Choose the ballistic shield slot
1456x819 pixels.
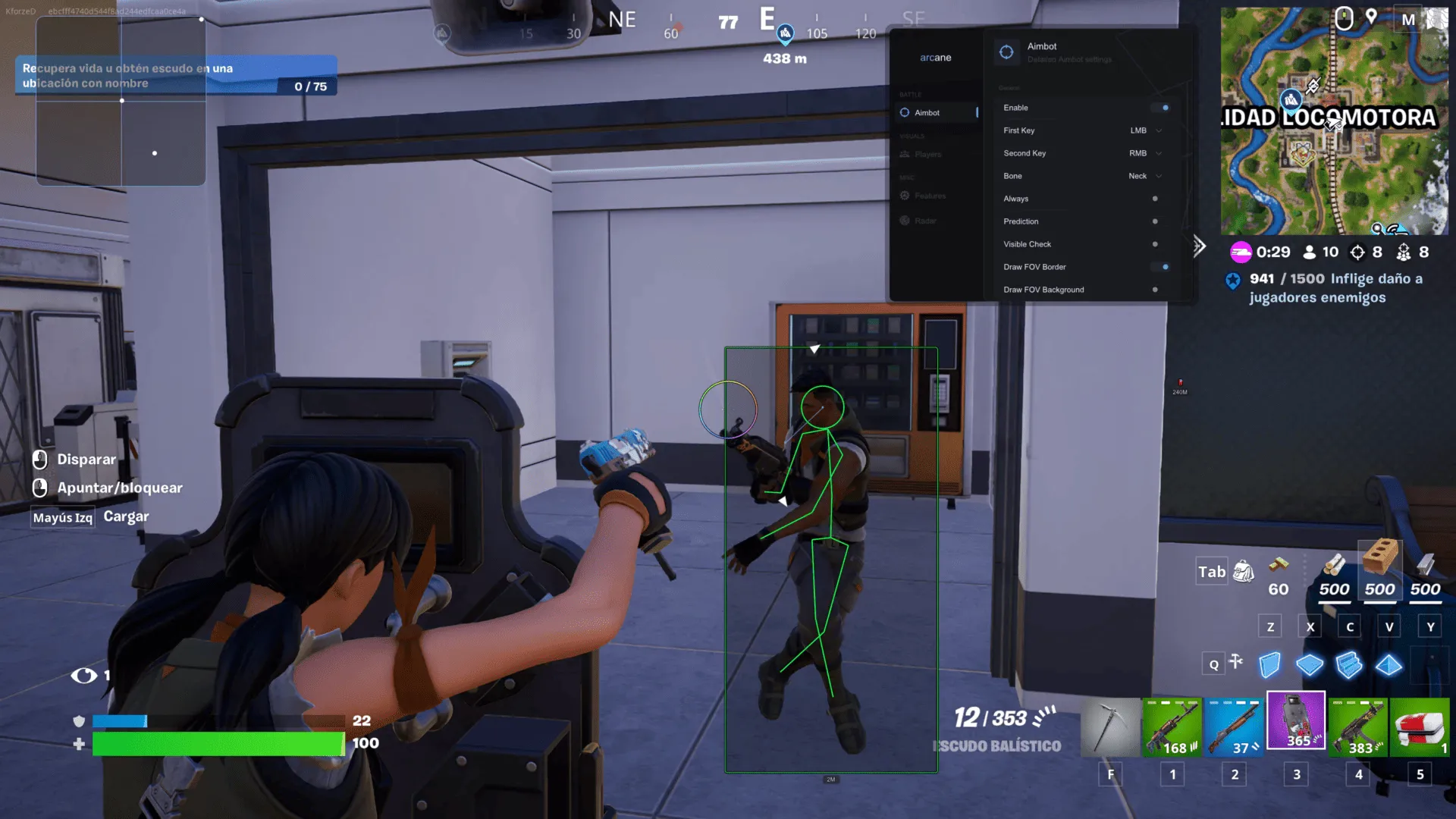[1296, 720]
